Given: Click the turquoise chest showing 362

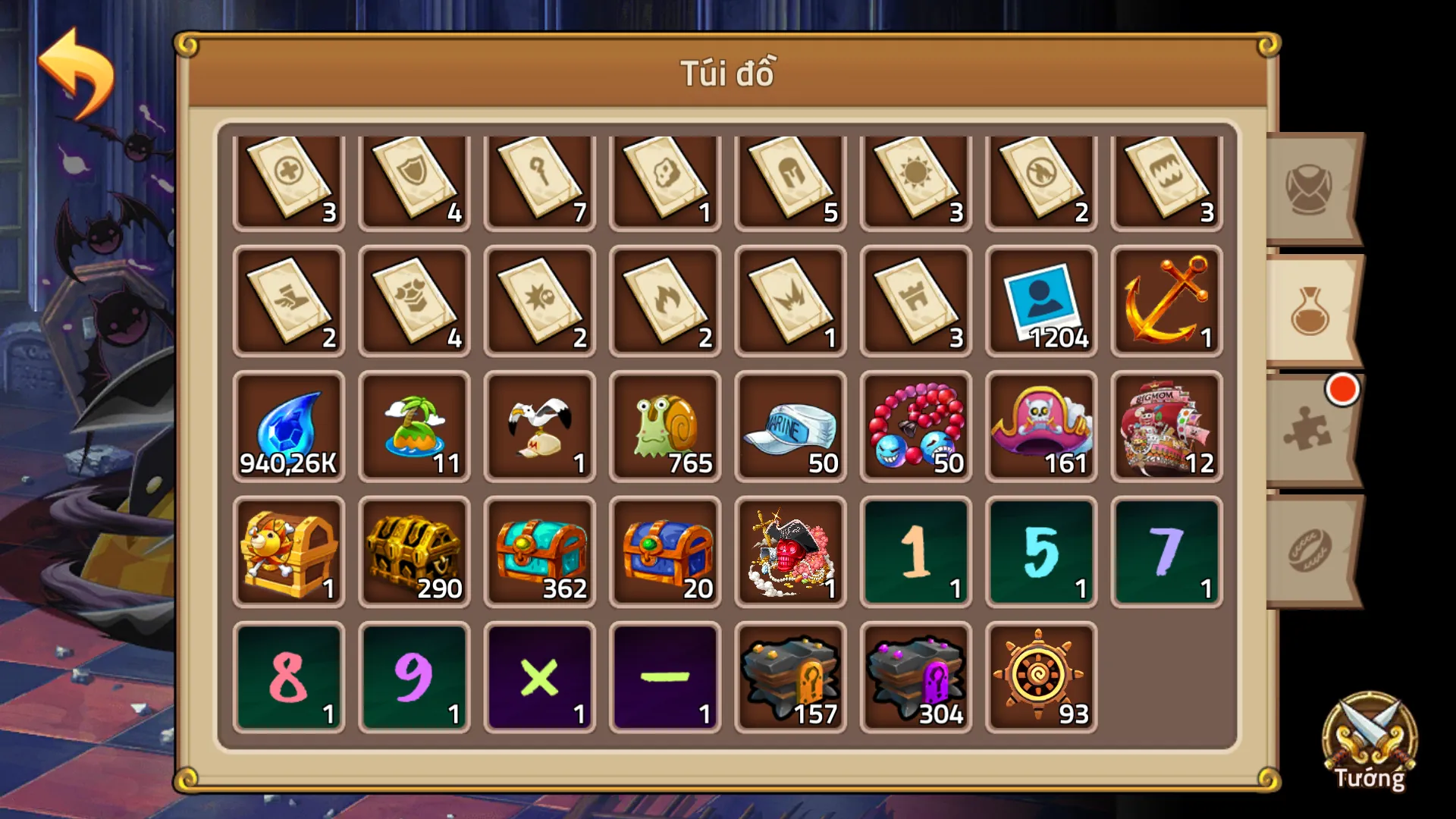Looking at the screenshot, I should point(538,550).
